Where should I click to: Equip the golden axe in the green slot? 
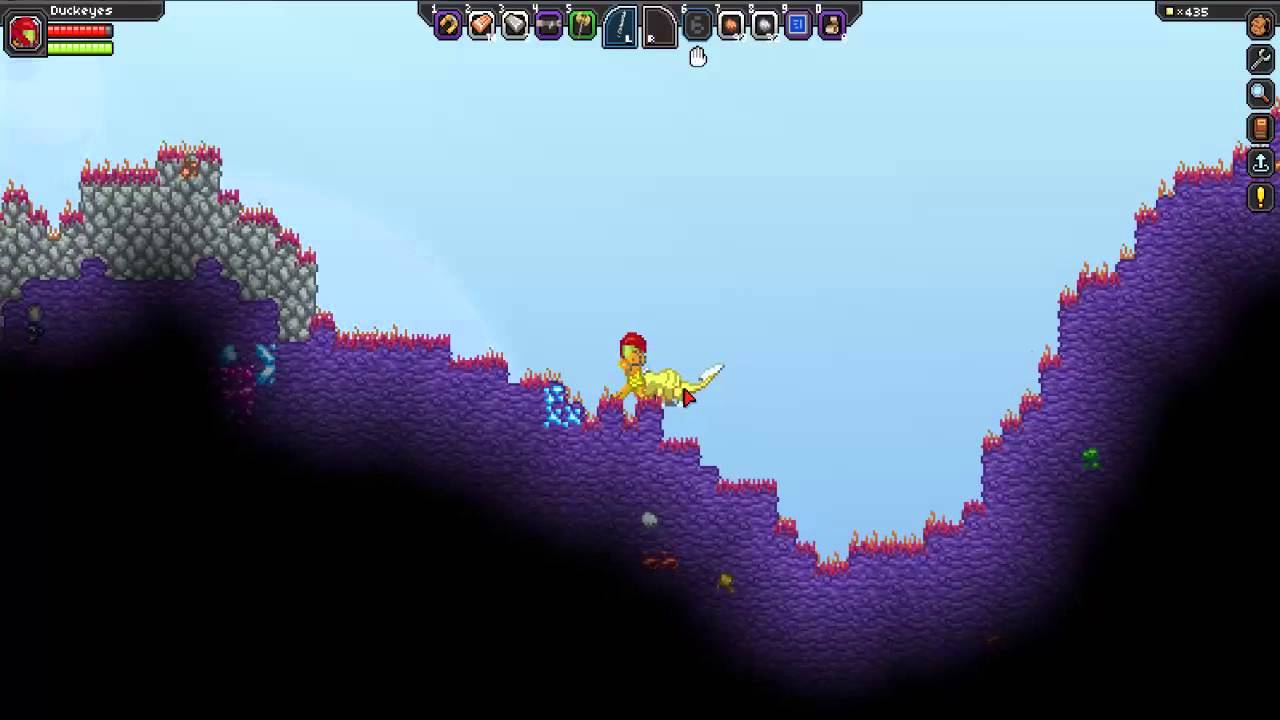coord(582,26)
